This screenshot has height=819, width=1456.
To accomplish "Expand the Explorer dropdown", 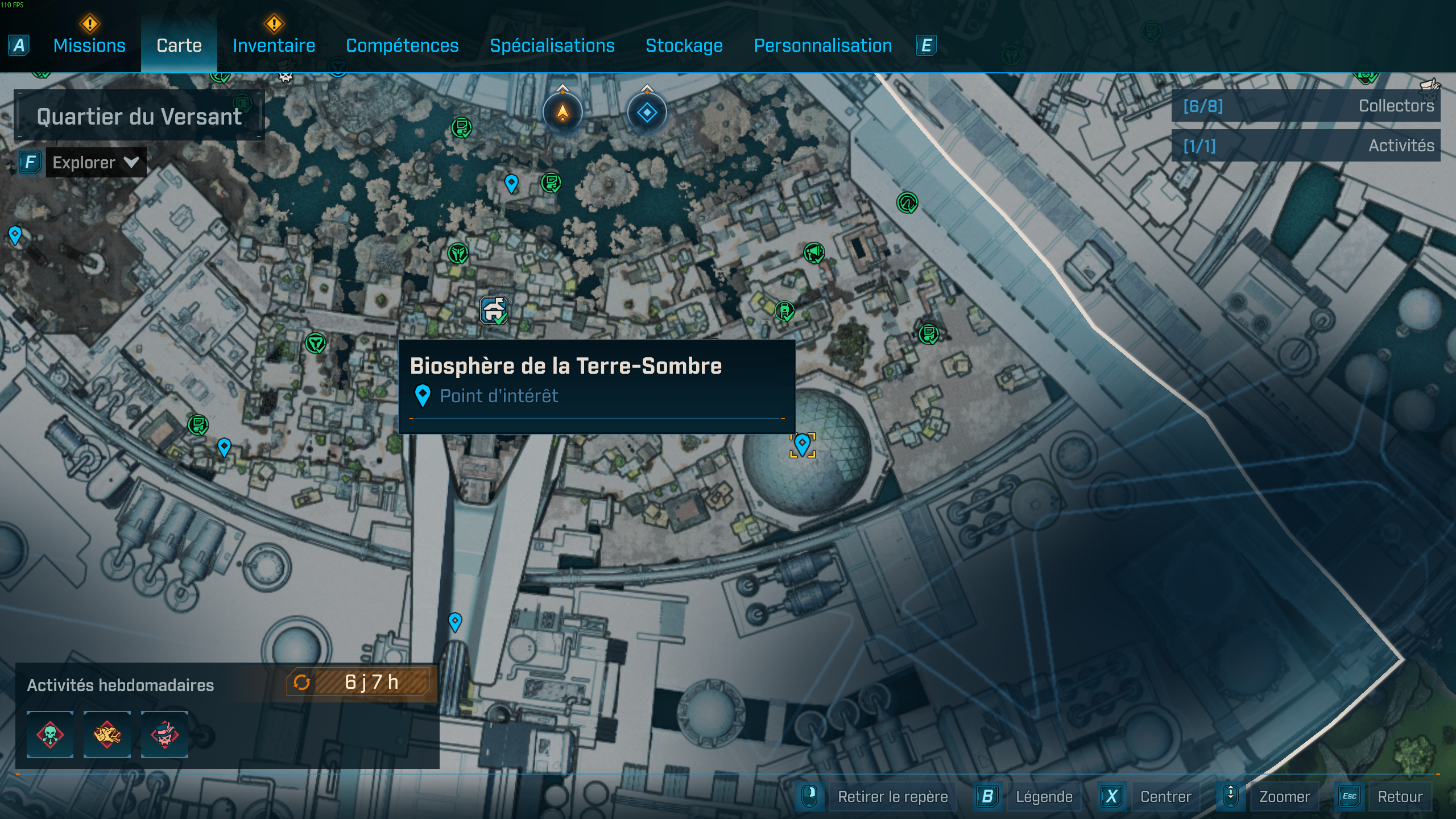I will 95,163.
